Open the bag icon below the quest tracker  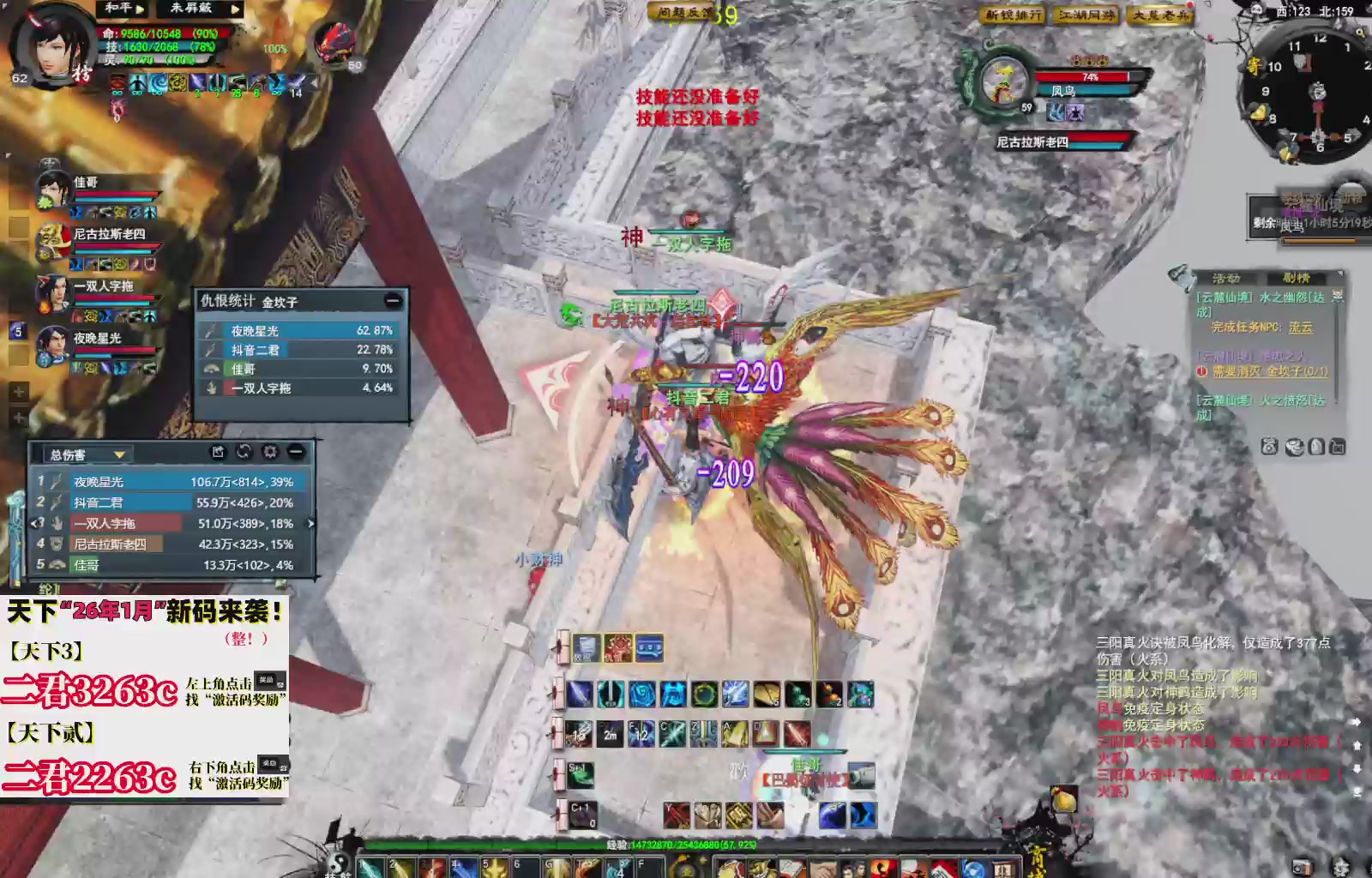pos(1316,447)
